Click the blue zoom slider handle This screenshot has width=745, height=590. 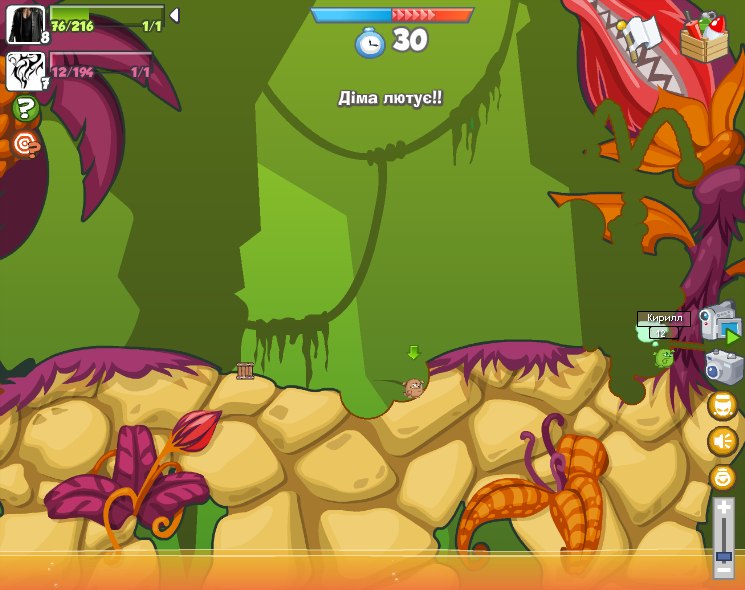[723, 555]
